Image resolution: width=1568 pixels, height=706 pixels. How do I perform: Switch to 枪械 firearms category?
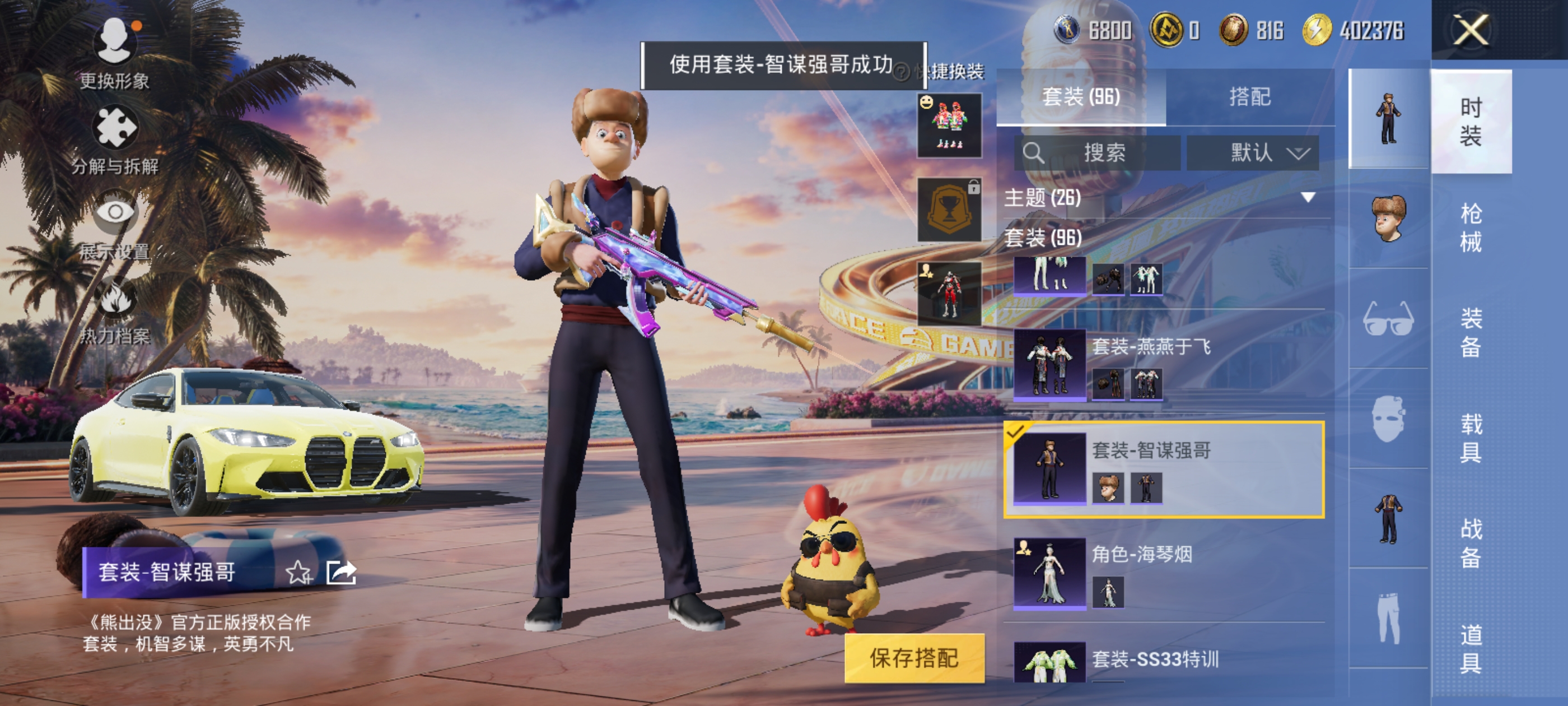pos(1471,228)
